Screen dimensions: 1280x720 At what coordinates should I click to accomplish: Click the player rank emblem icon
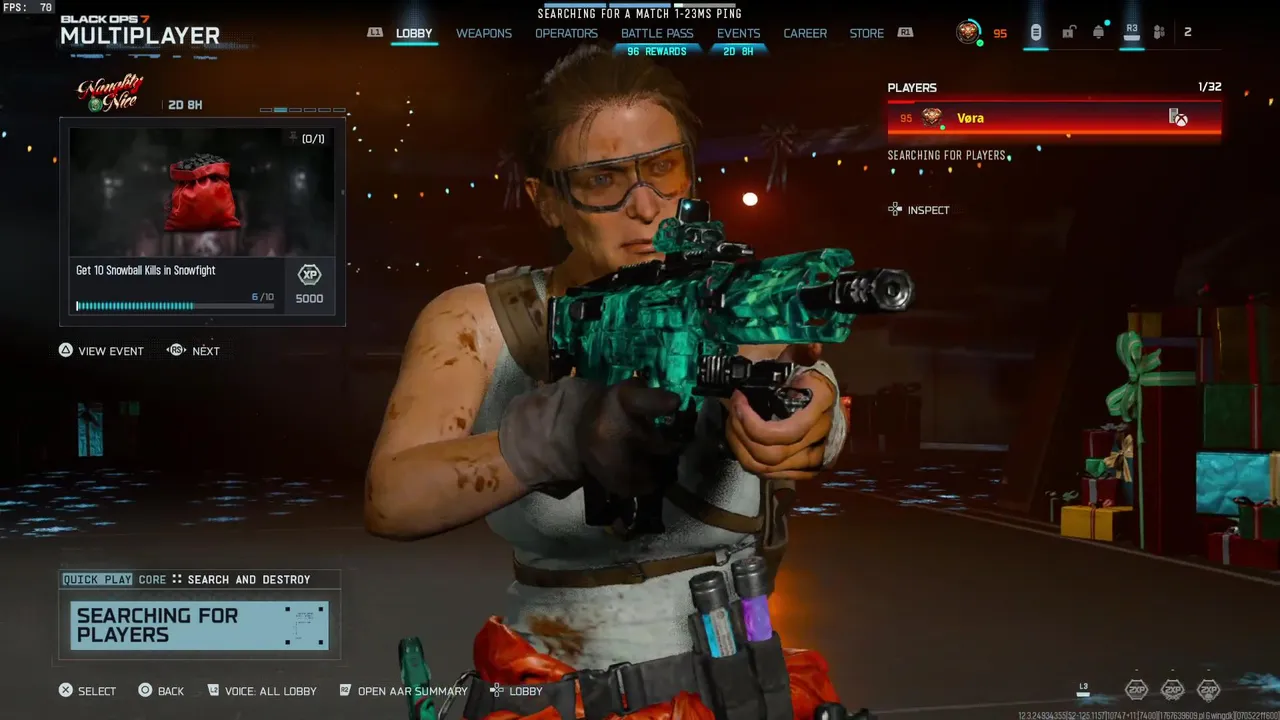[x=968, y=32]
